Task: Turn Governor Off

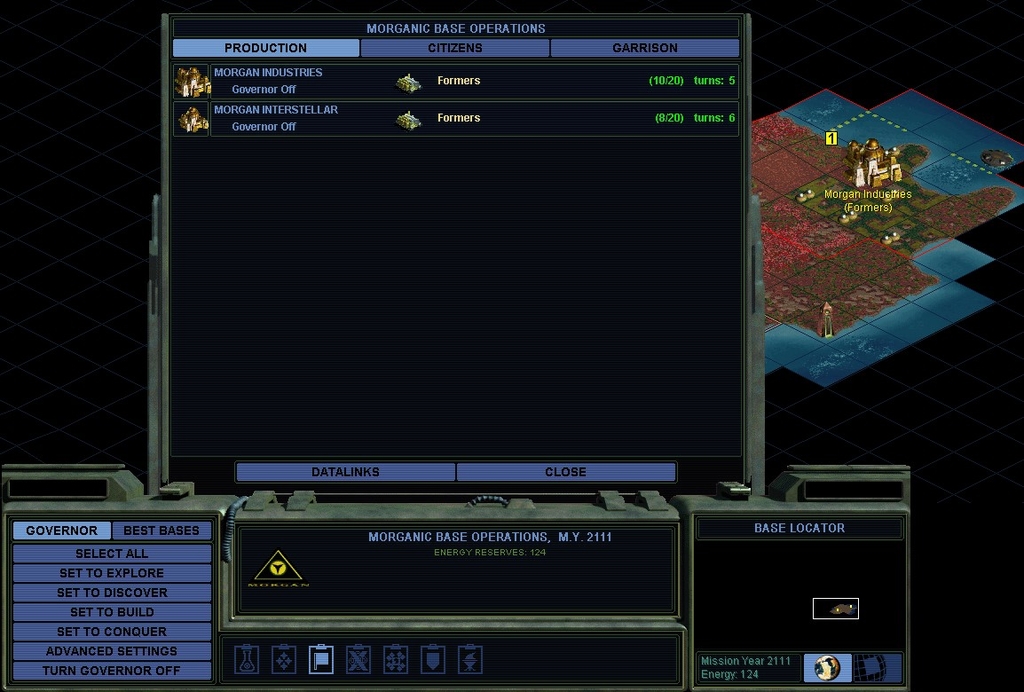Action: click(112, 671)
